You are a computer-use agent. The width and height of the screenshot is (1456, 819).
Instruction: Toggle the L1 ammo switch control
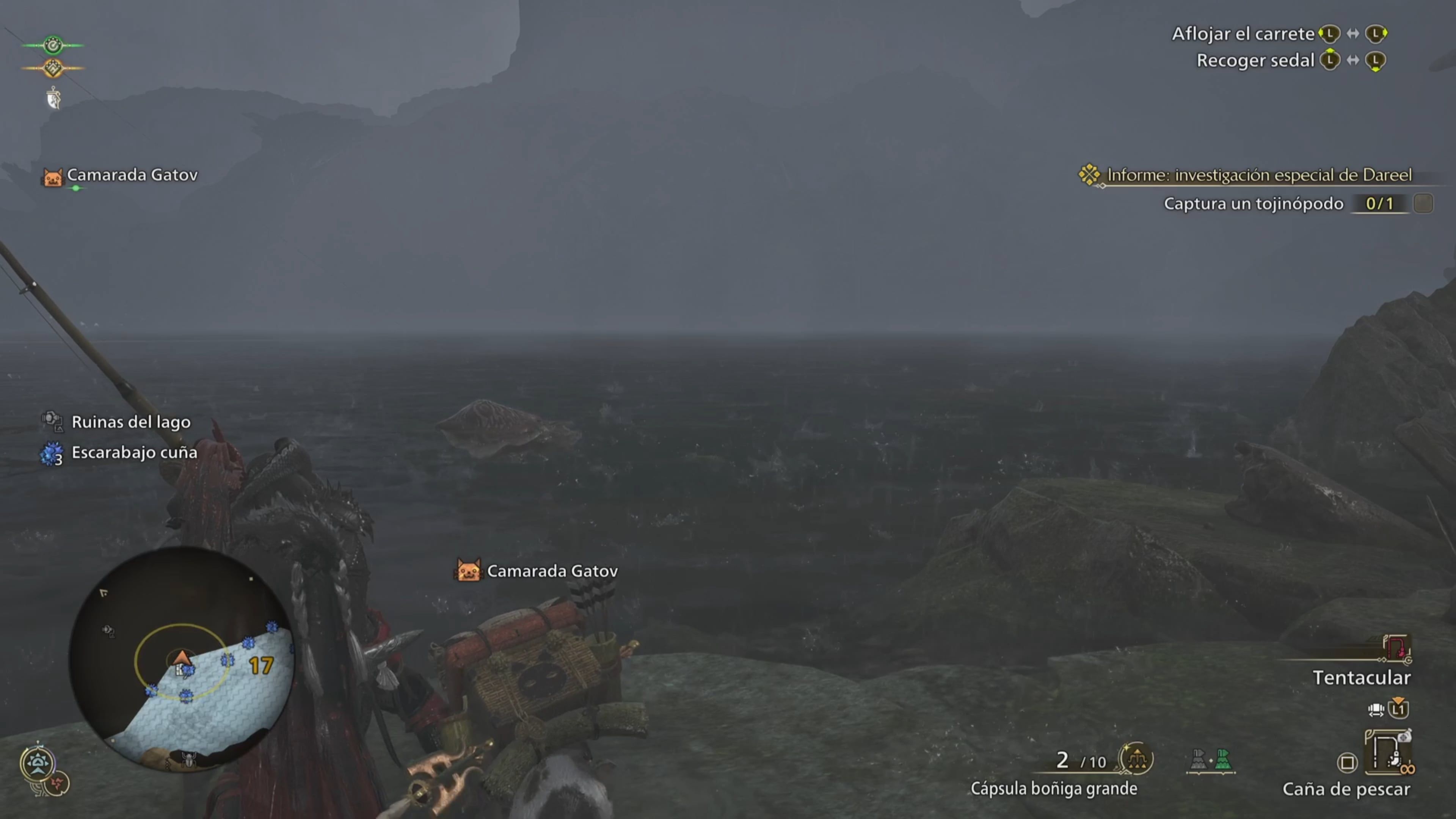(1398, 711)
